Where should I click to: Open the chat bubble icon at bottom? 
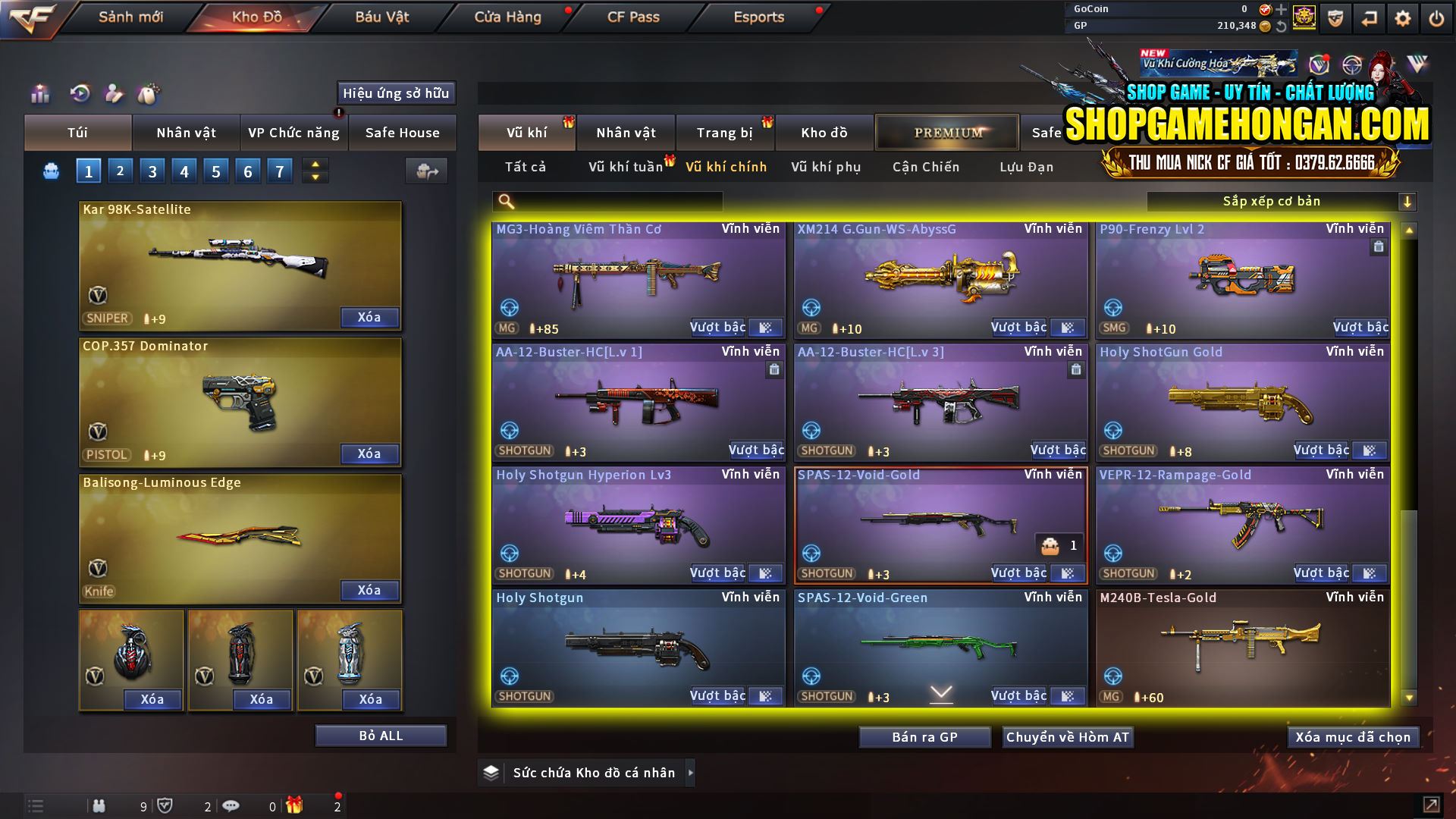[231, 805]
